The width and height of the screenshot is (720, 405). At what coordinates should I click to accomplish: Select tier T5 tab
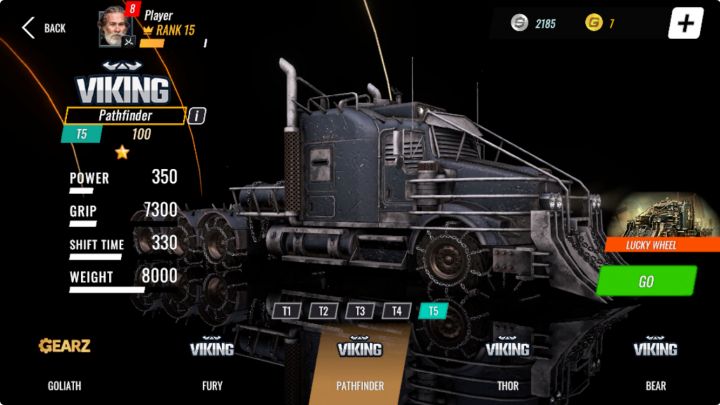pyautogui.click(x=433, y=311)
